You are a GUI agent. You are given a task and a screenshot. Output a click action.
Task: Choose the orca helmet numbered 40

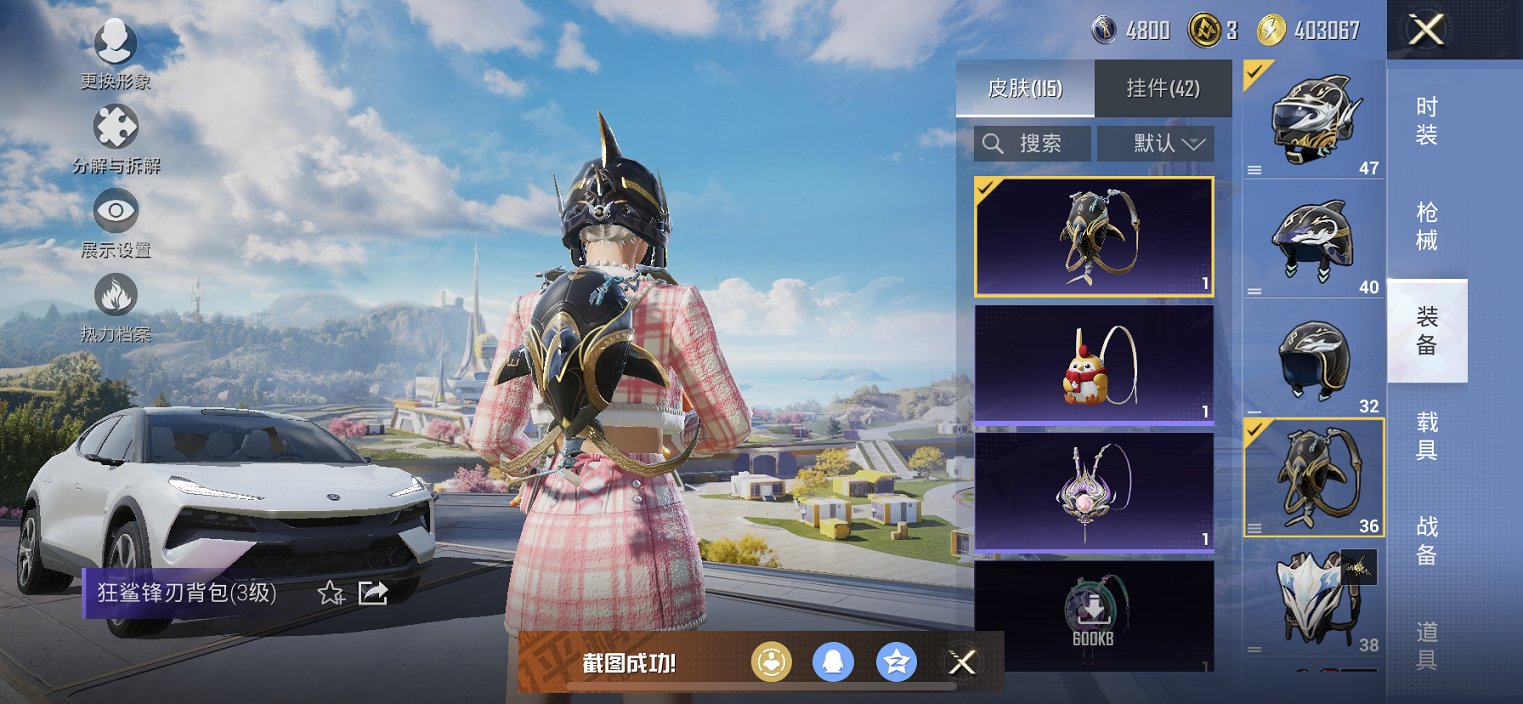(1314, 240)
